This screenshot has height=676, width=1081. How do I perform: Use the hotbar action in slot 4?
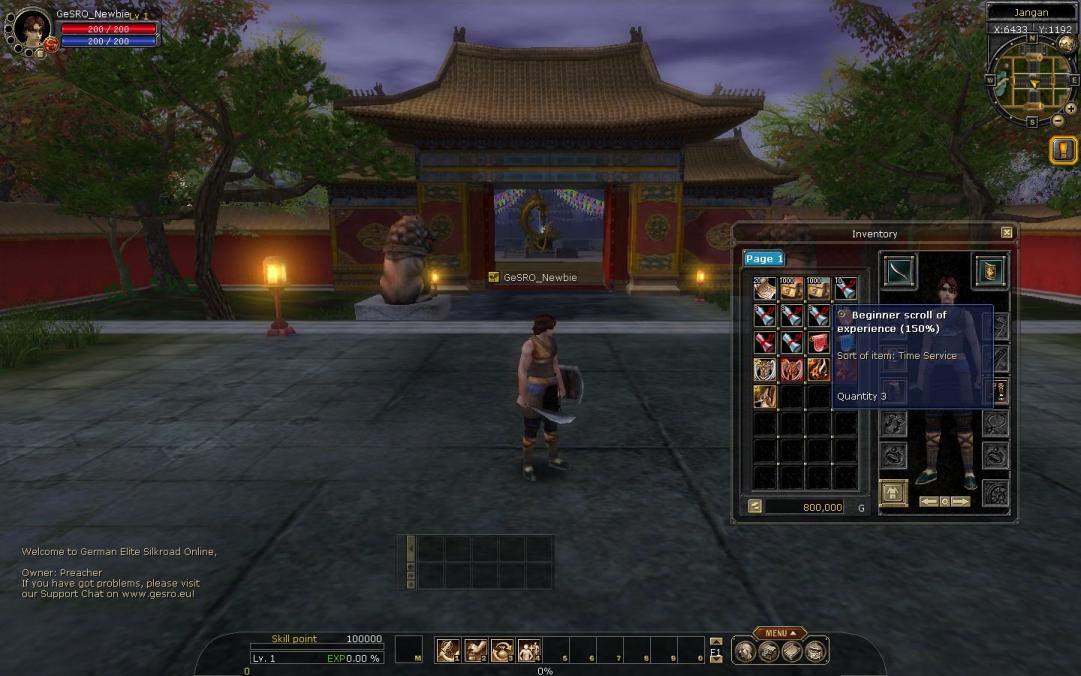pyautogui.click(x=529, y=650)
